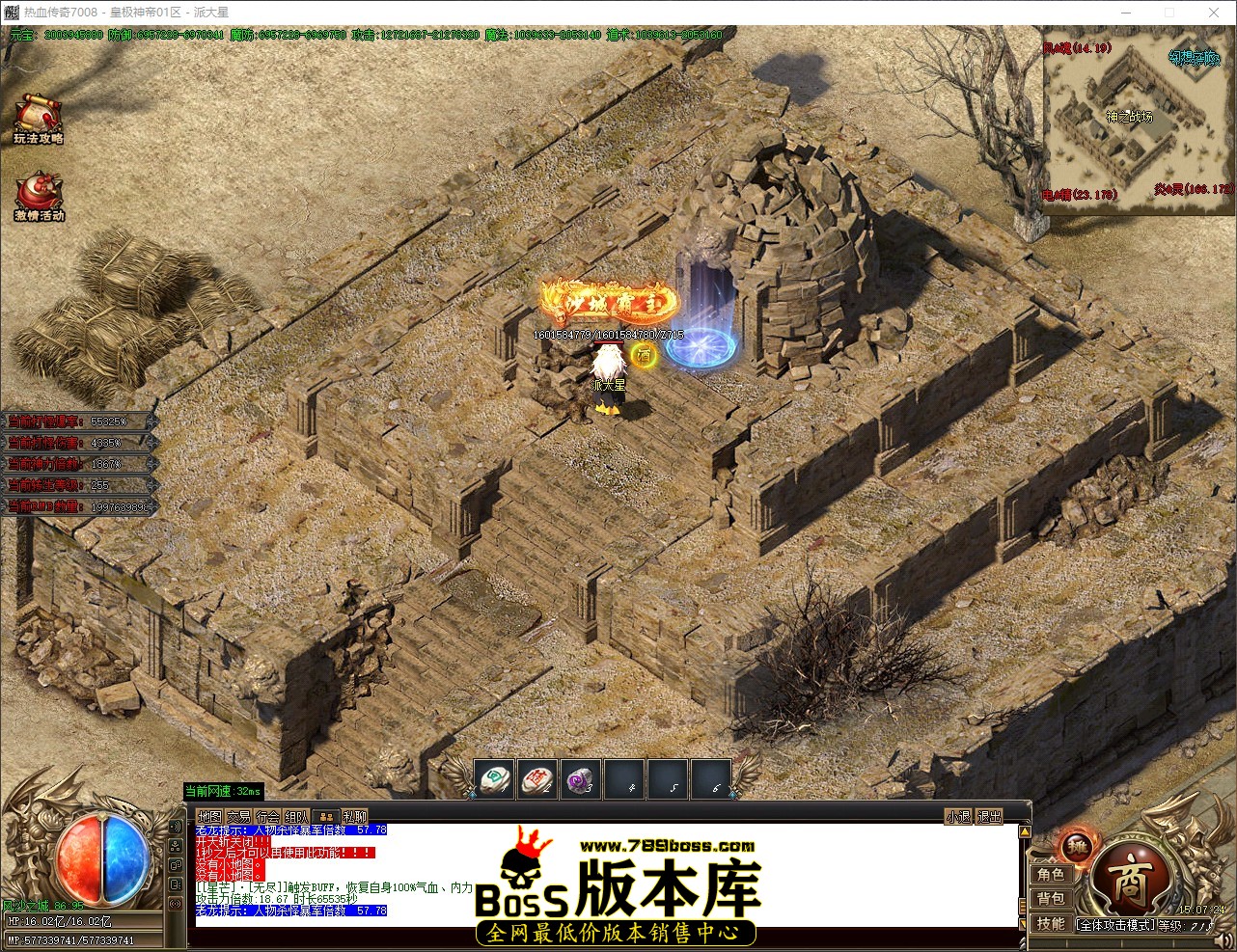This screenshot has height=952, width=1237.
Task: Select the purple skill icon in slot 3
Action: tap(581, 780)
